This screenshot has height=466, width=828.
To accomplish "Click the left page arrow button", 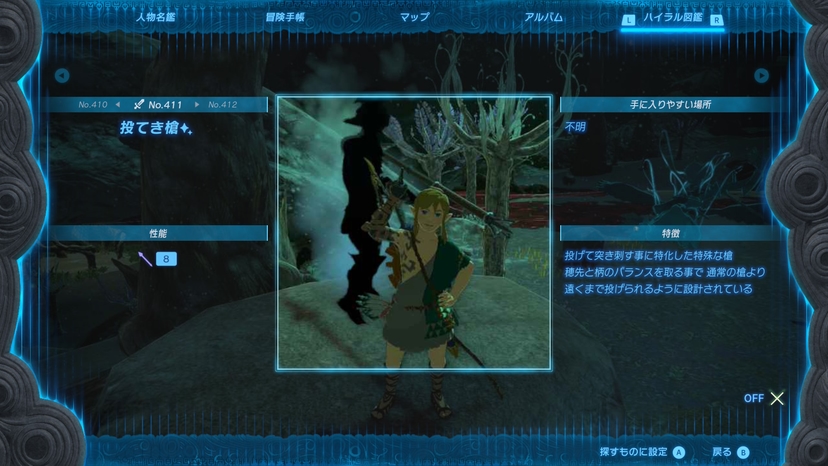I will [62, 75].
